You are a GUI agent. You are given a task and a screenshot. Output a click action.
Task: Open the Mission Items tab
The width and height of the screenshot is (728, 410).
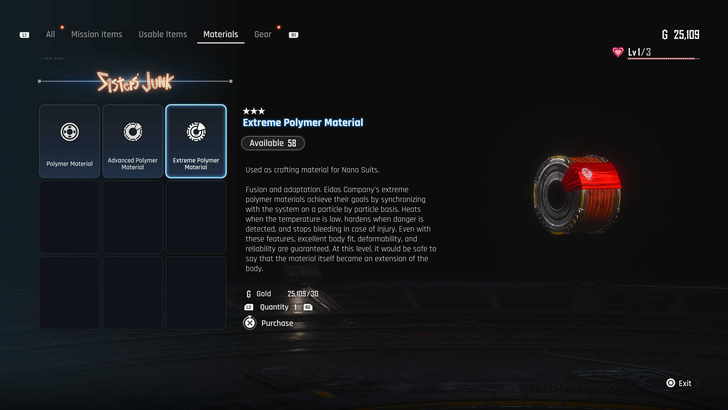pos(97,34)
